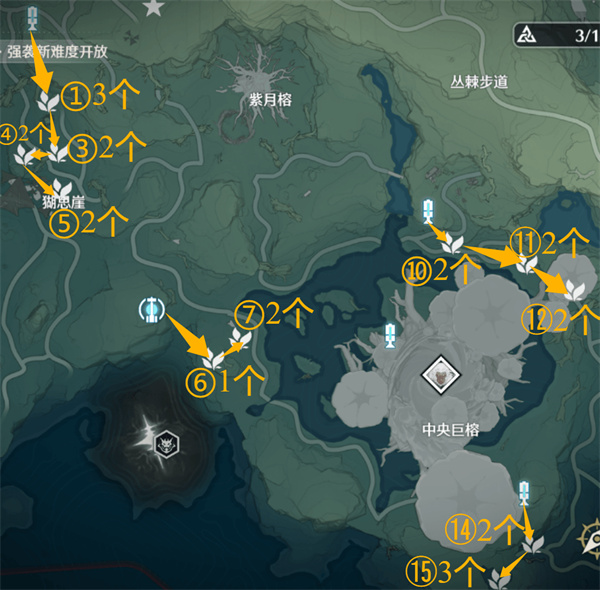Select the plant marker labeled ①
This screenshot has height=590, width=600.
48,101
